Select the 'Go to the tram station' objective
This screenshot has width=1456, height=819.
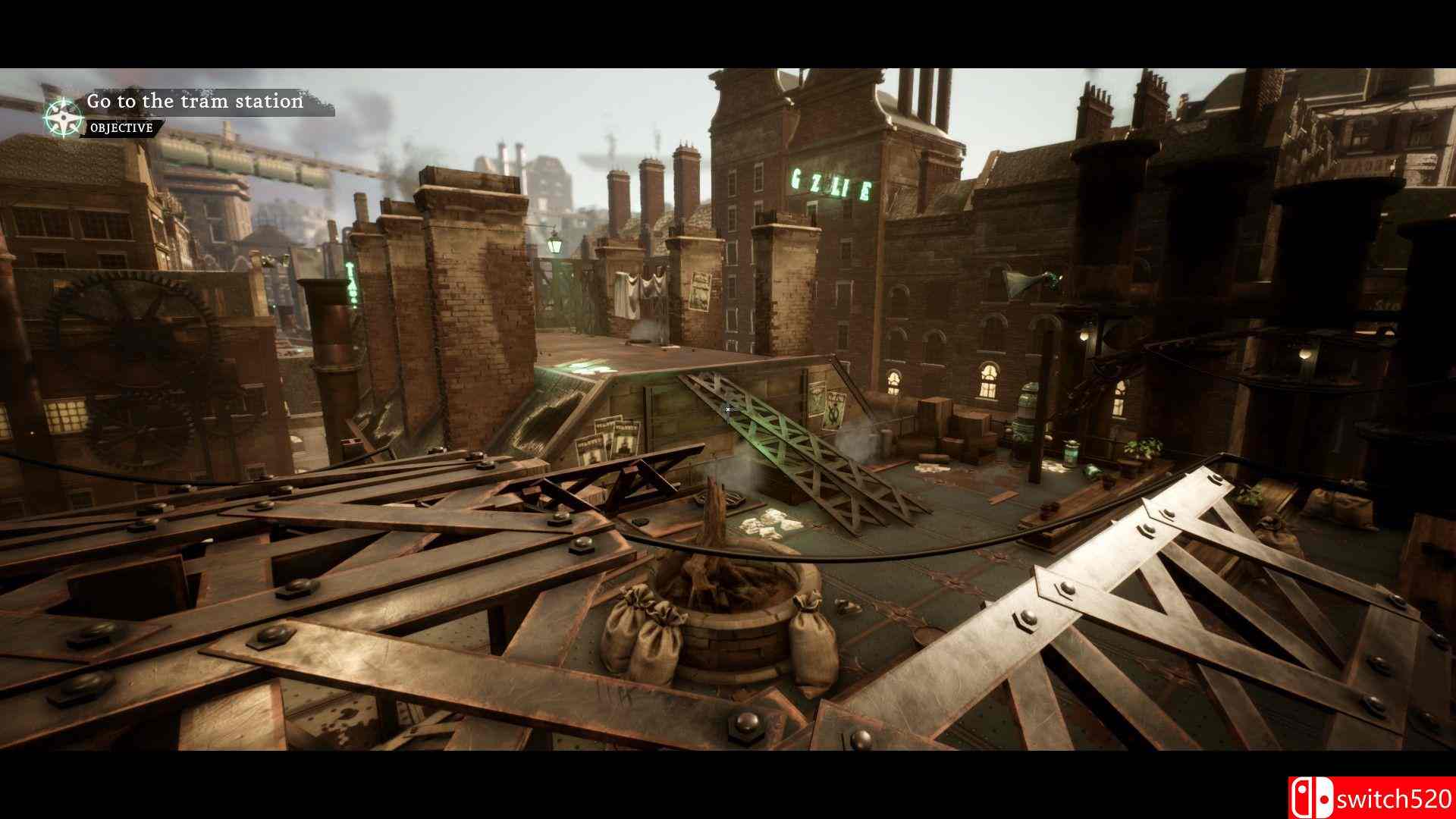tap(195, 101)
